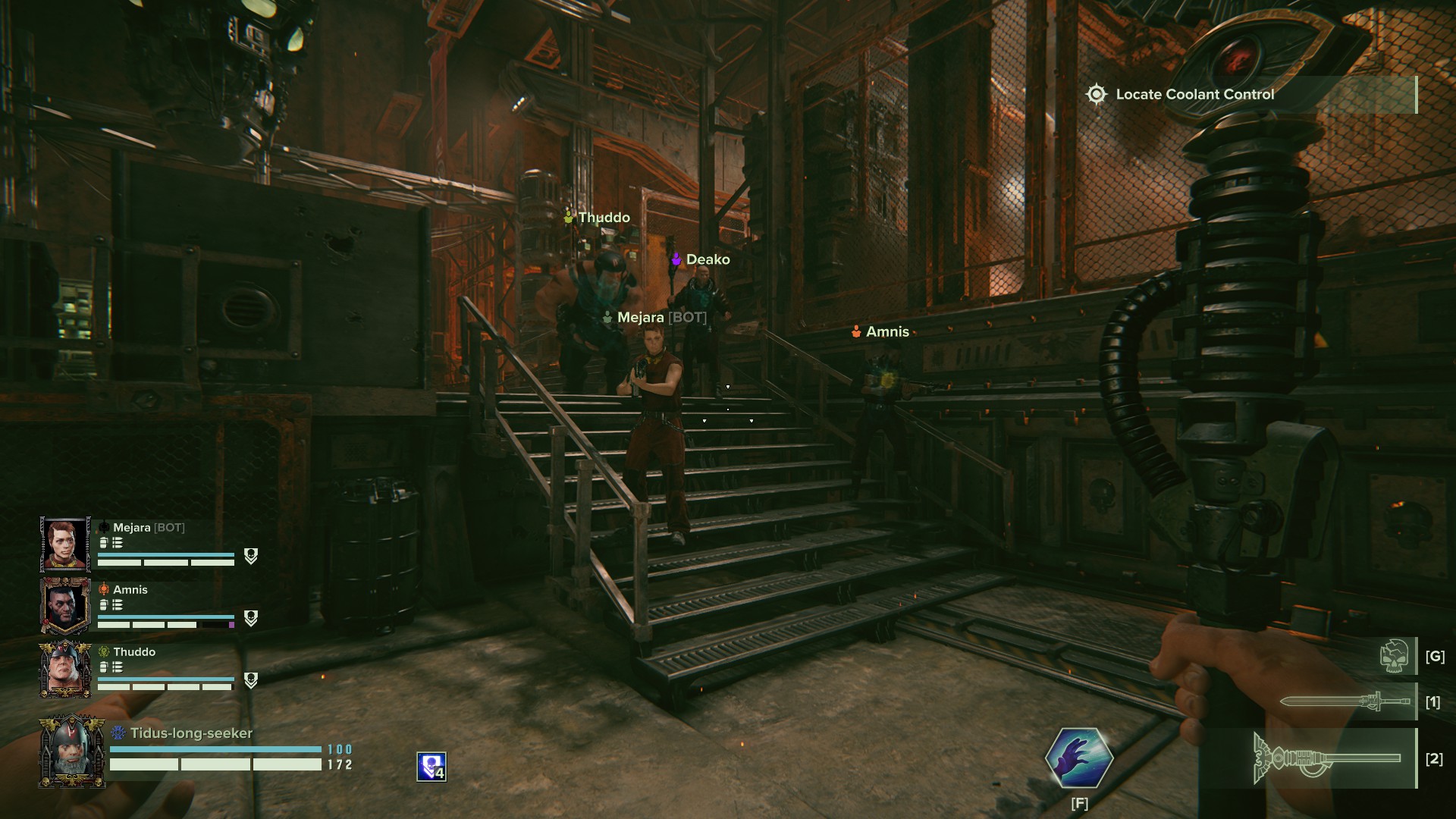The image size is (1456, 819).
Task: Choose Thuddo's ogryn portrait
Action: pos(65,669)
